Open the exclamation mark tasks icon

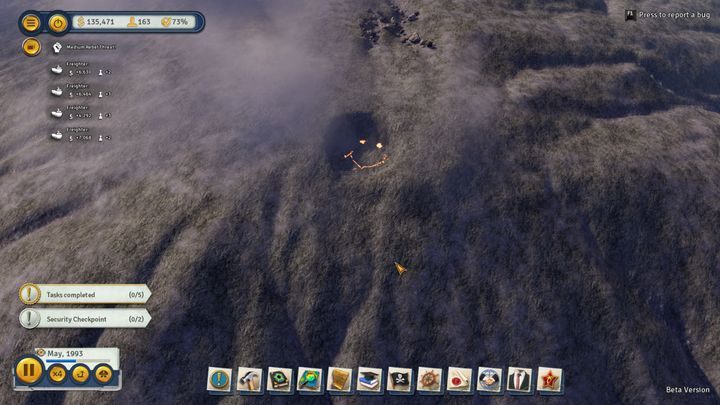pos(220,379)
